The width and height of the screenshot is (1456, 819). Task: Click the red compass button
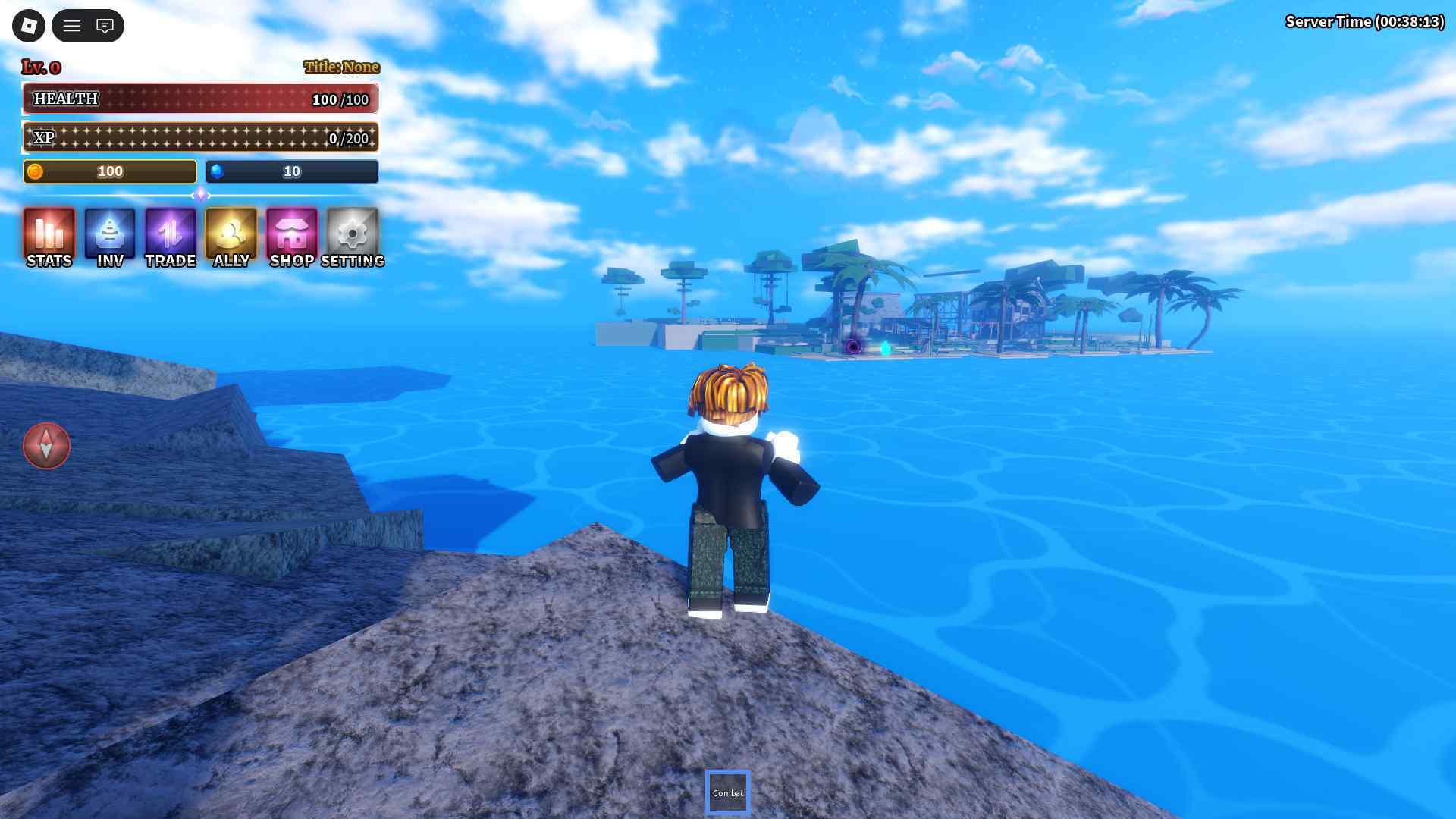point(46,446)
